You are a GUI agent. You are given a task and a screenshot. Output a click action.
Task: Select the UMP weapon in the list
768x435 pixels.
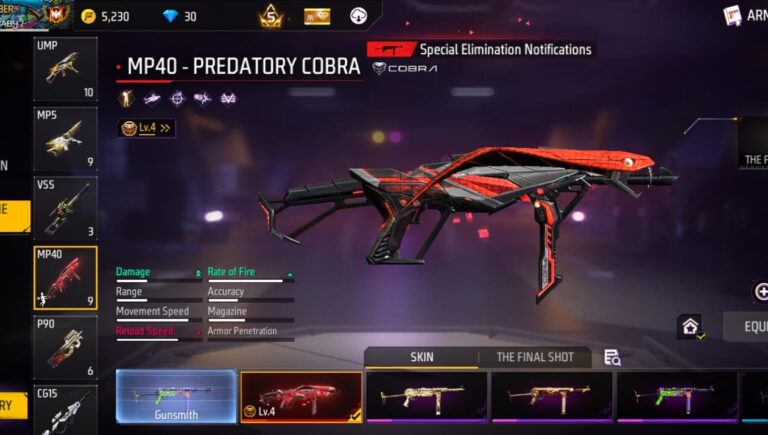pos(65,70)
